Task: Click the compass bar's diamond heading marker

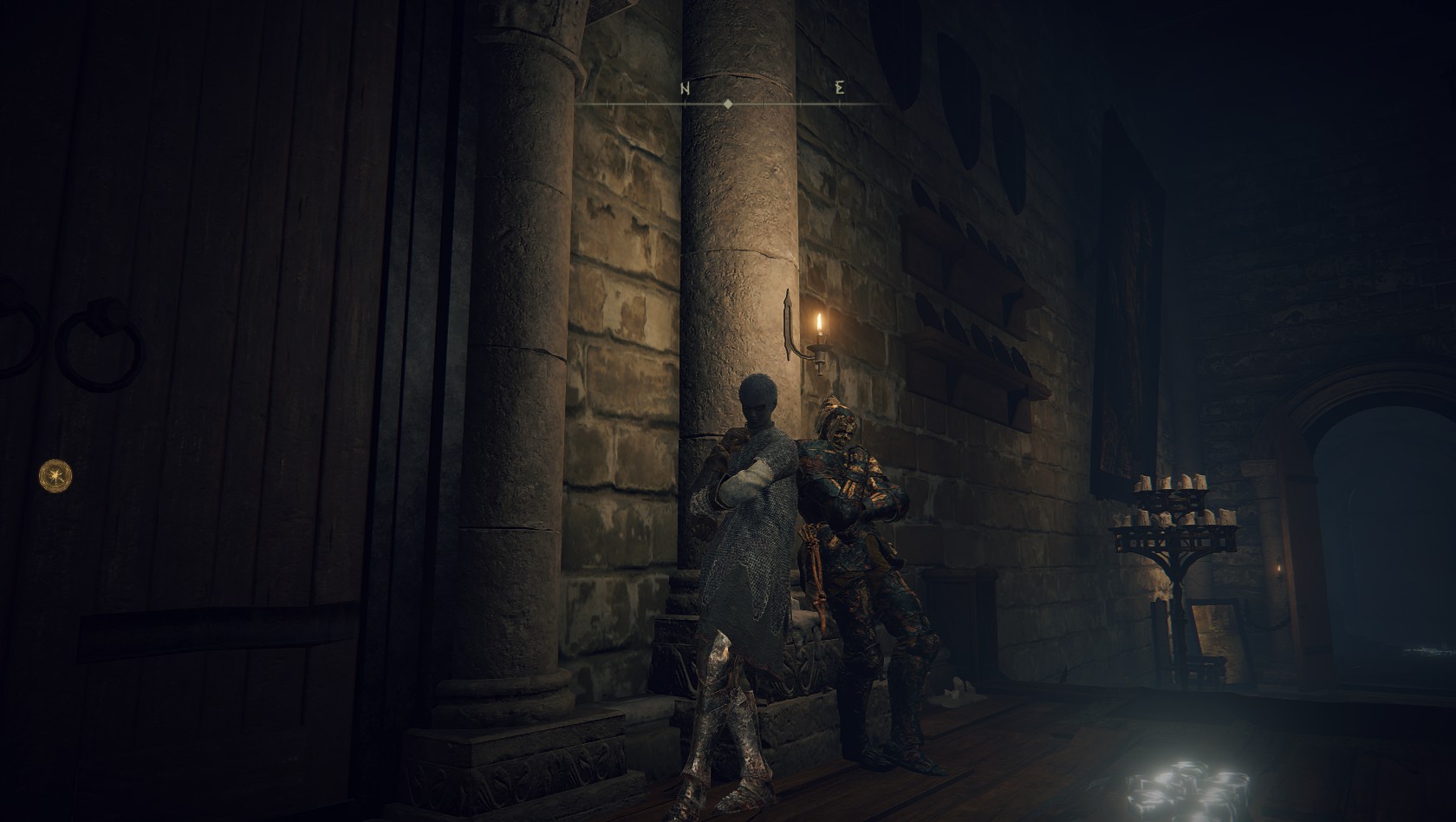Action: (x=727, y=103)
